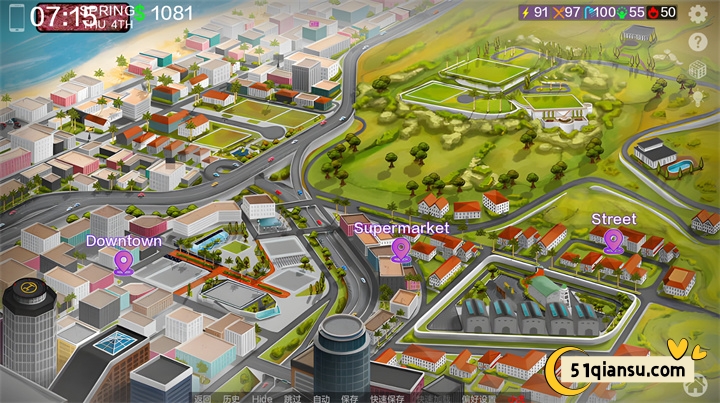The image size is (720, 403).
Task: Go to the Street map marker
Action: 613,239
